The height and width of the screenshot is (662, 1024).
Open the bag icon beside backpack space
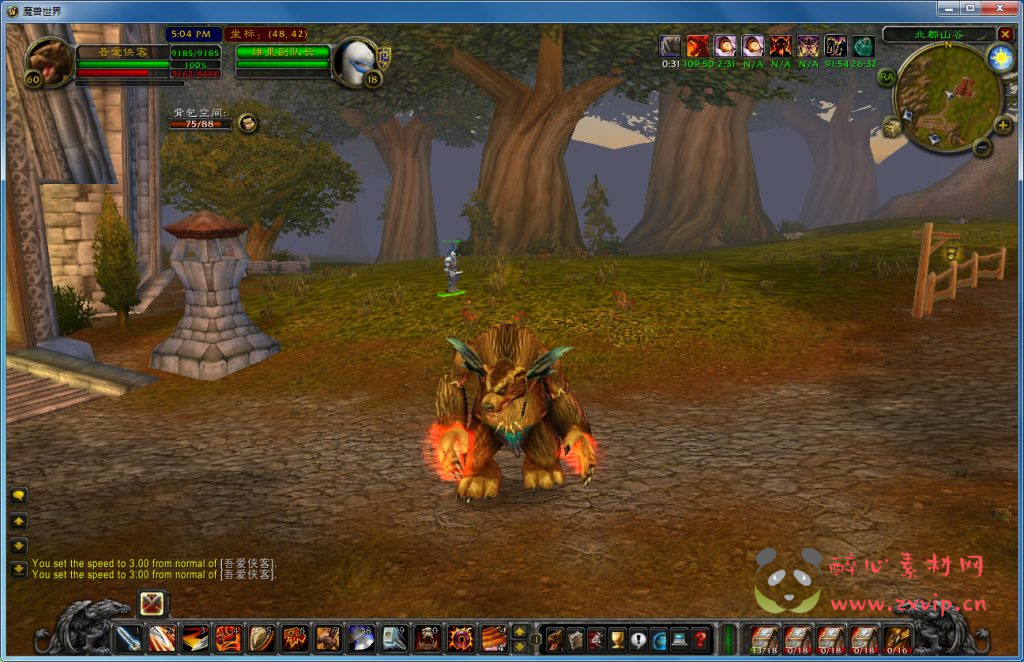(x=248, y=124)
